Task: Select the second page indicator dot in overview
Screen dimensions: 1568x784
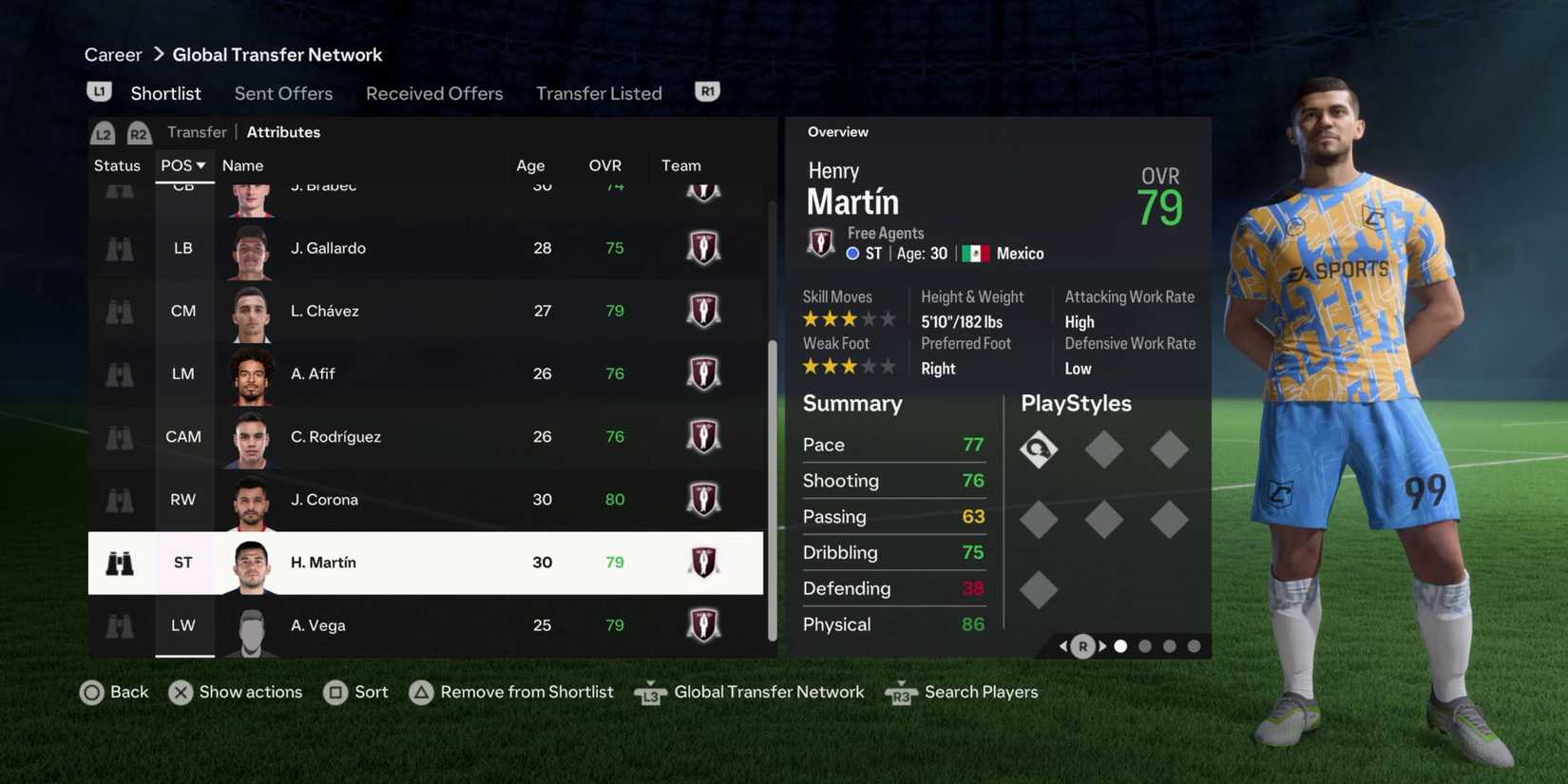Action: point(1145,645)
